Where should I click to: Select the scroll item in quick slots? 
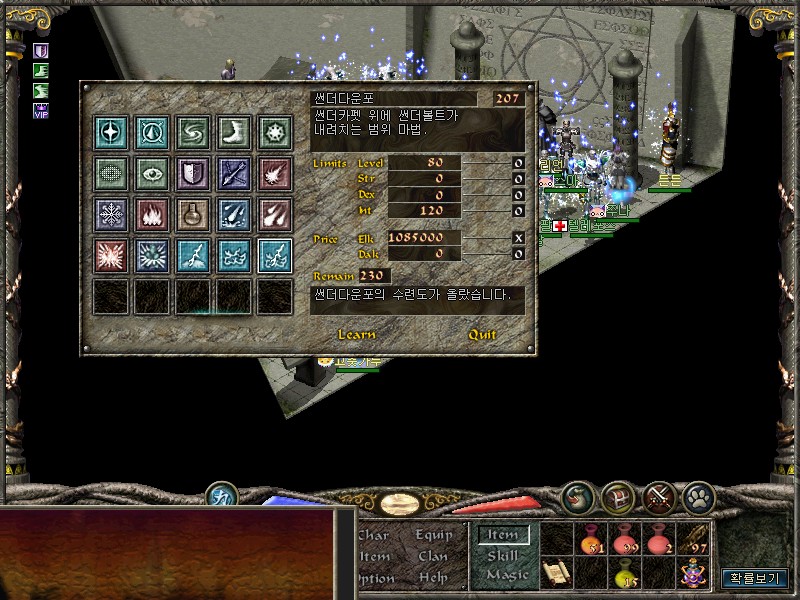[x=556, y=573]
